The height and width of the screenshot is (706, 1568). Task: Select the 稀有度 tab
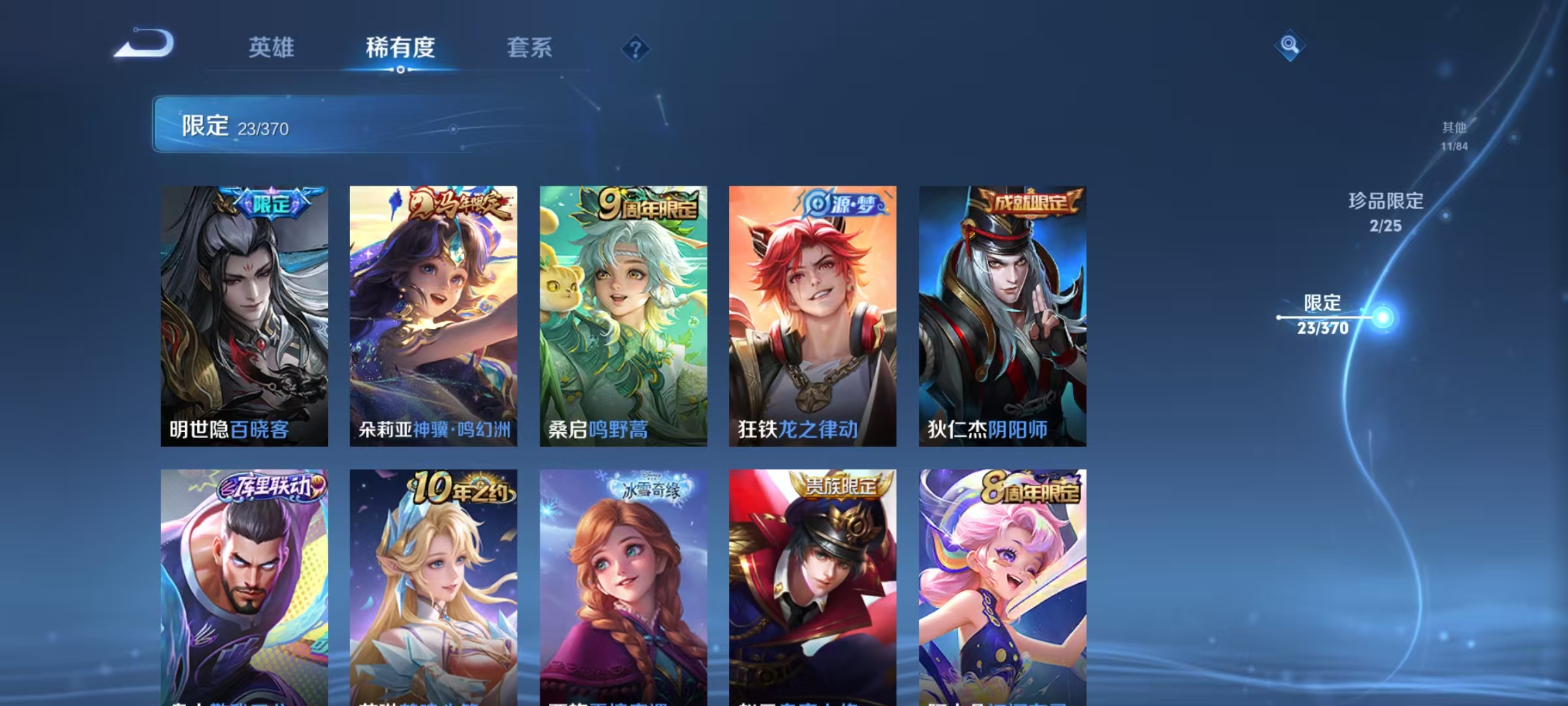[400, 48]
